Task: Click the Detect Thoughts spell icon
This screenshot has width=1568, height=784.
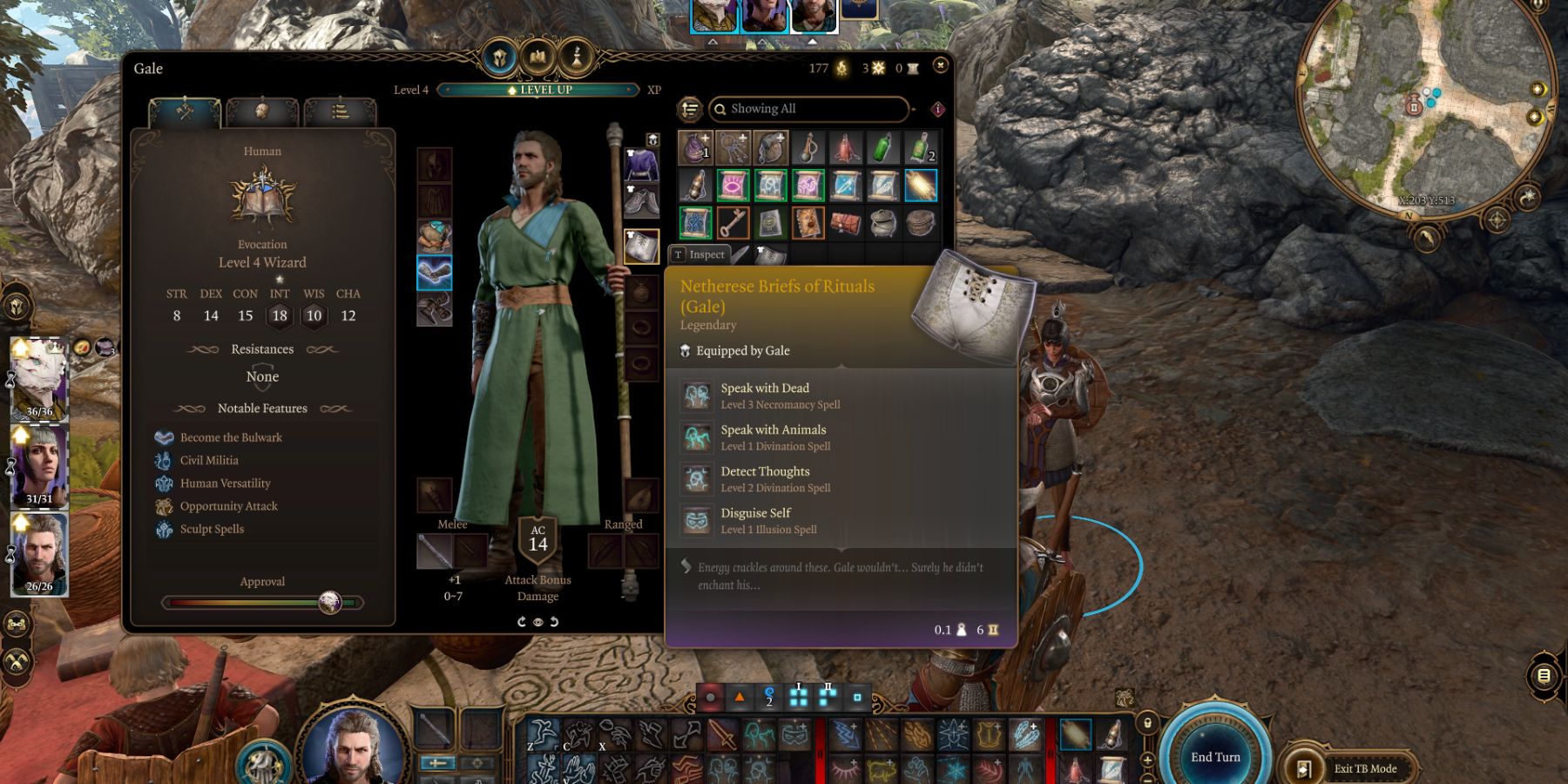Action: tap(697, 478)
